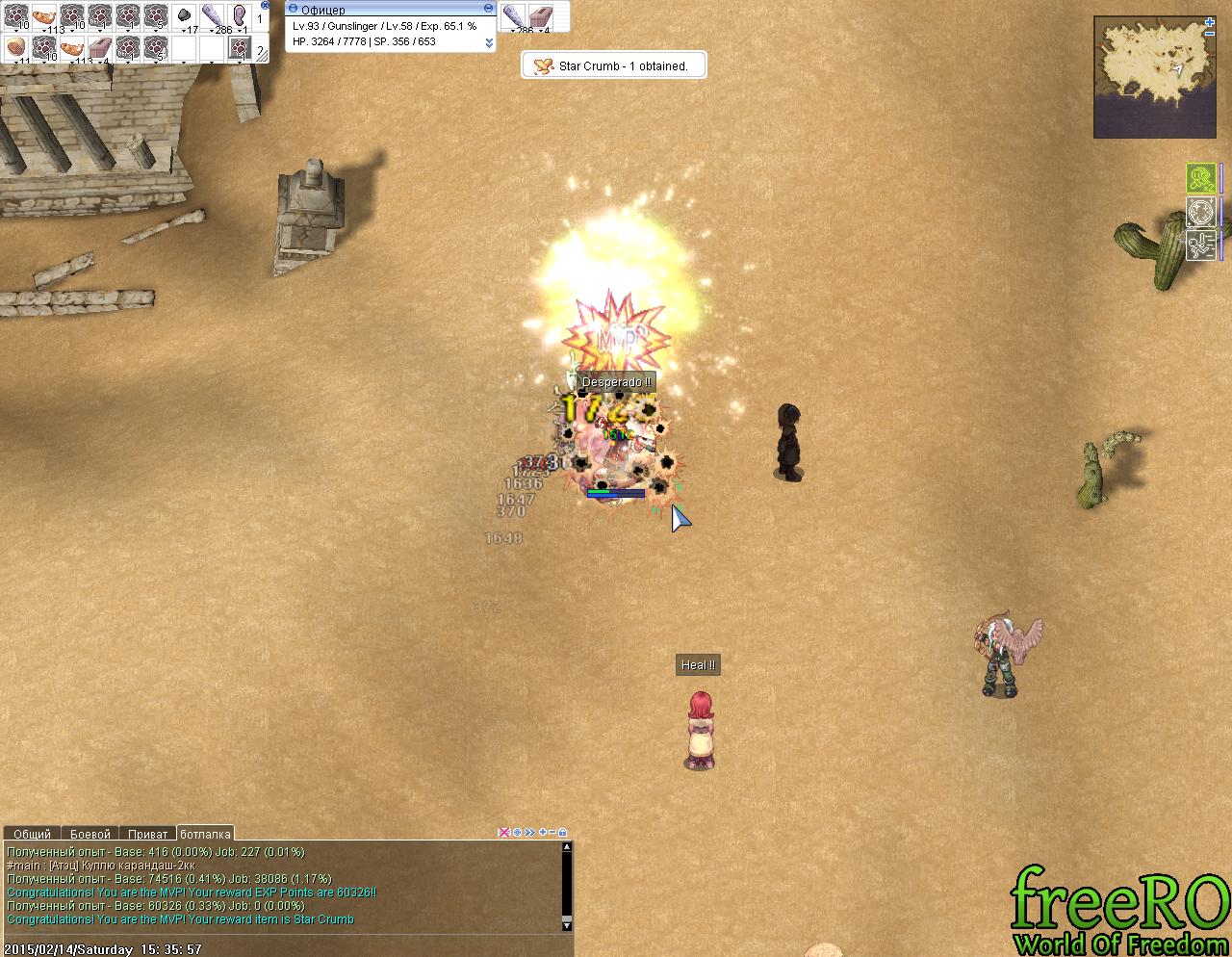Expand the character info panel with double arrows
Viewport: 1232px width, 957px height.
point(489,42)
